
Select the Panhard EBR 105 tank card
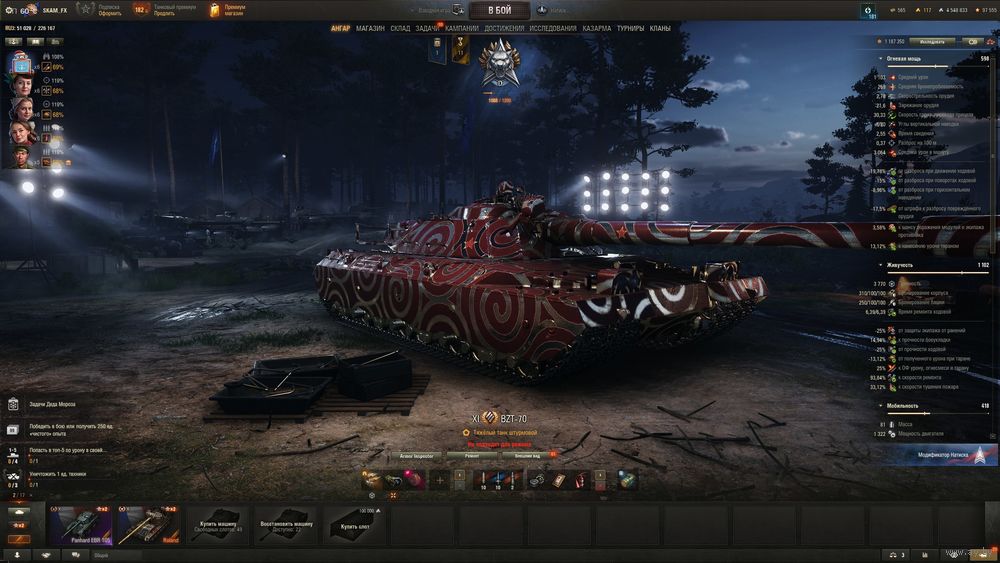81,525
